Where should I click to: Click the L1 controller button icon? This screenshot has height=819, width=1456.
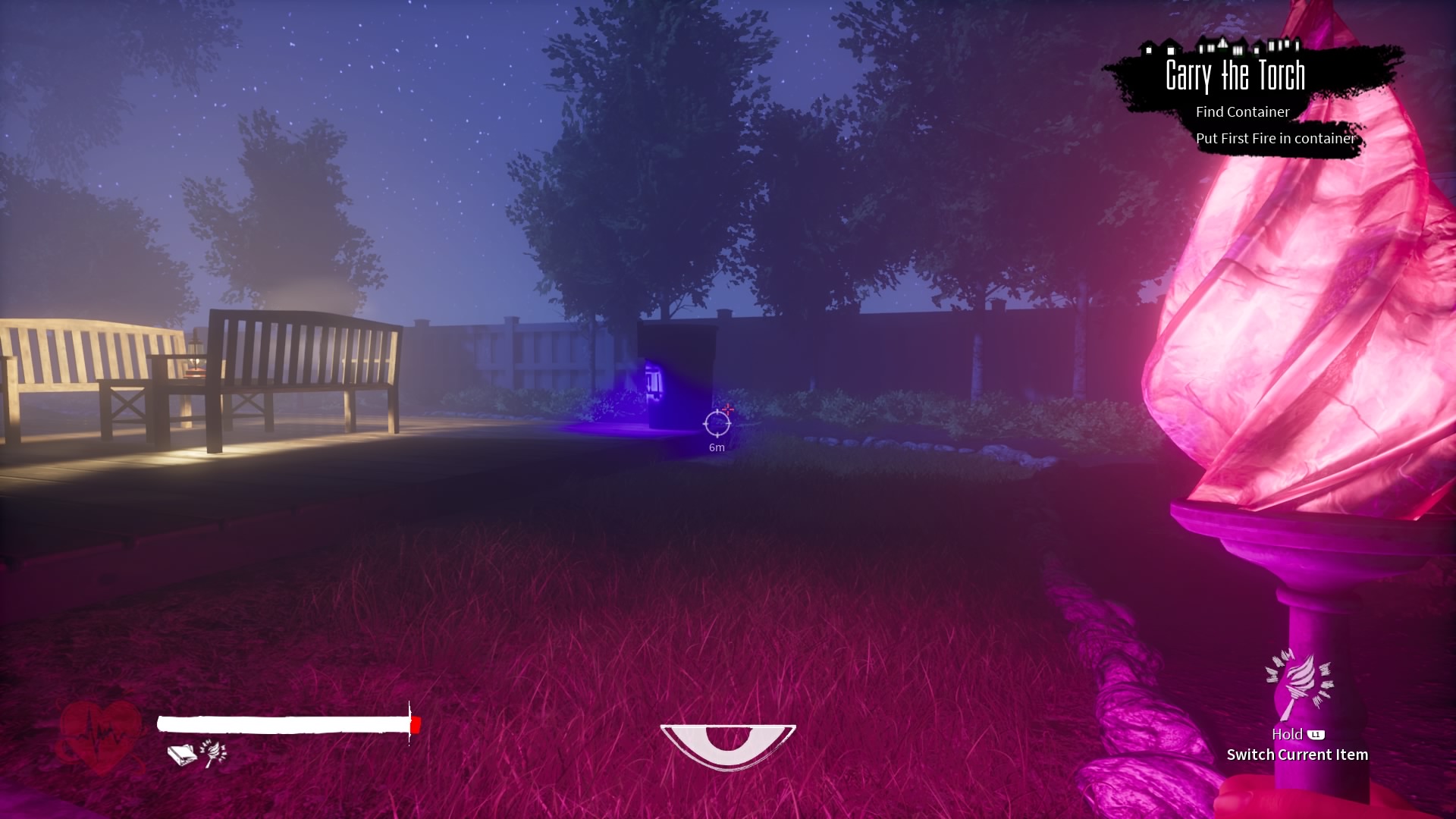click(1316, 734)
